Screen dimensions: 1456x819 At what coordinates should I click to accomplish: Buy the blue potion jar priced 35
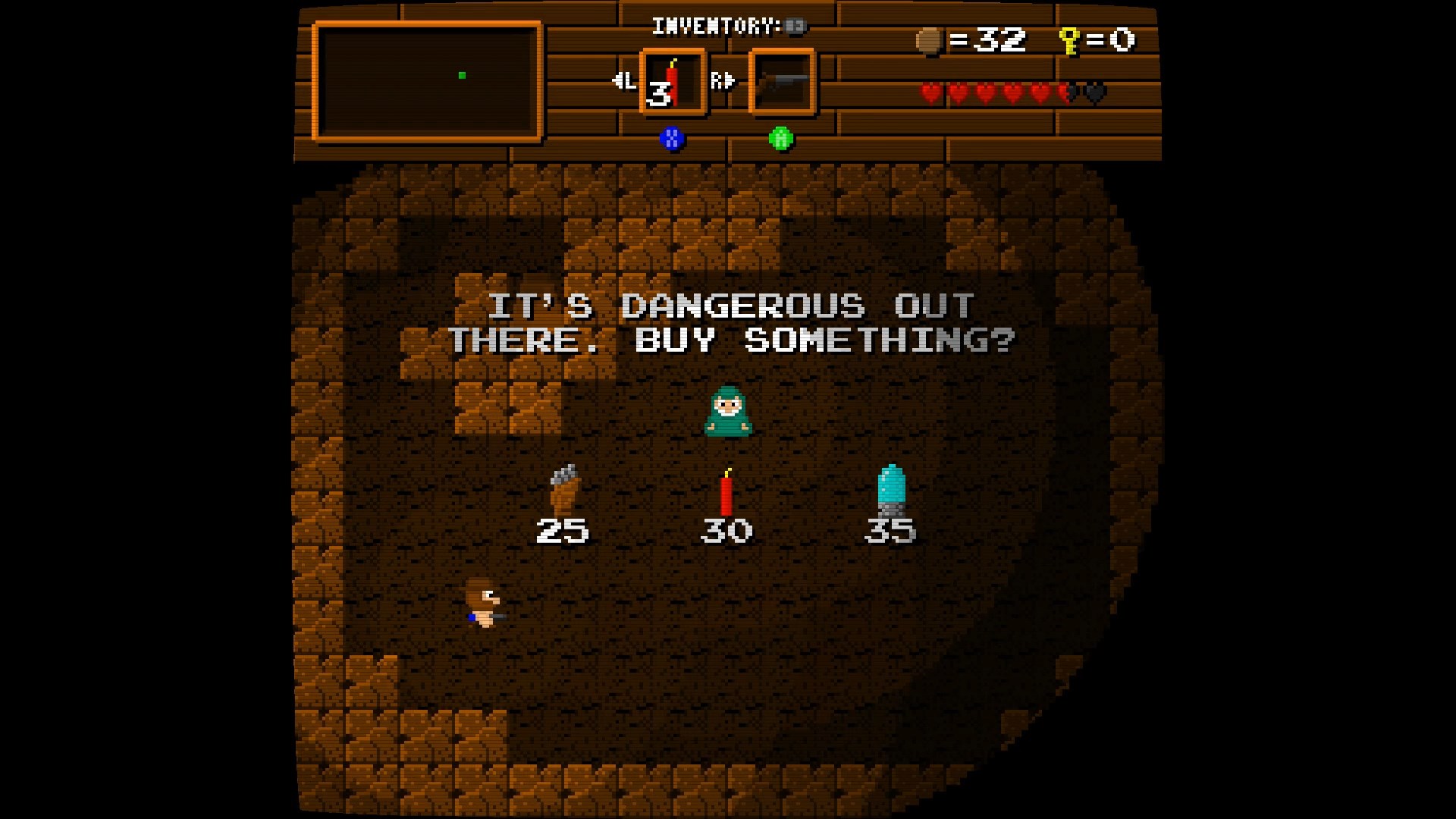(891, 490)
